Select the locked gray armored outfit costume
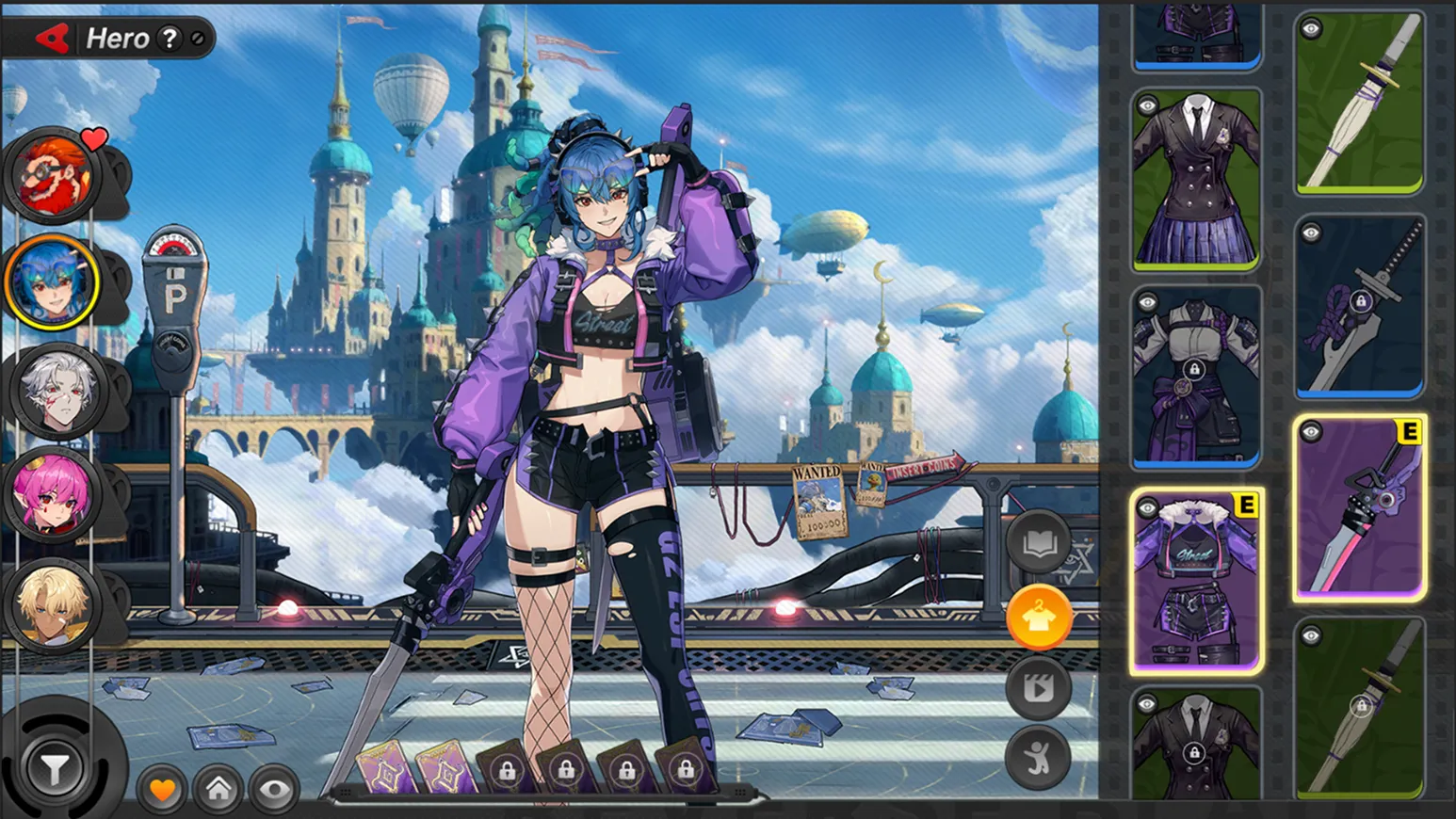Image resolution: width=1456 pixels, height=819 pixels. (x=1196, y=377)
